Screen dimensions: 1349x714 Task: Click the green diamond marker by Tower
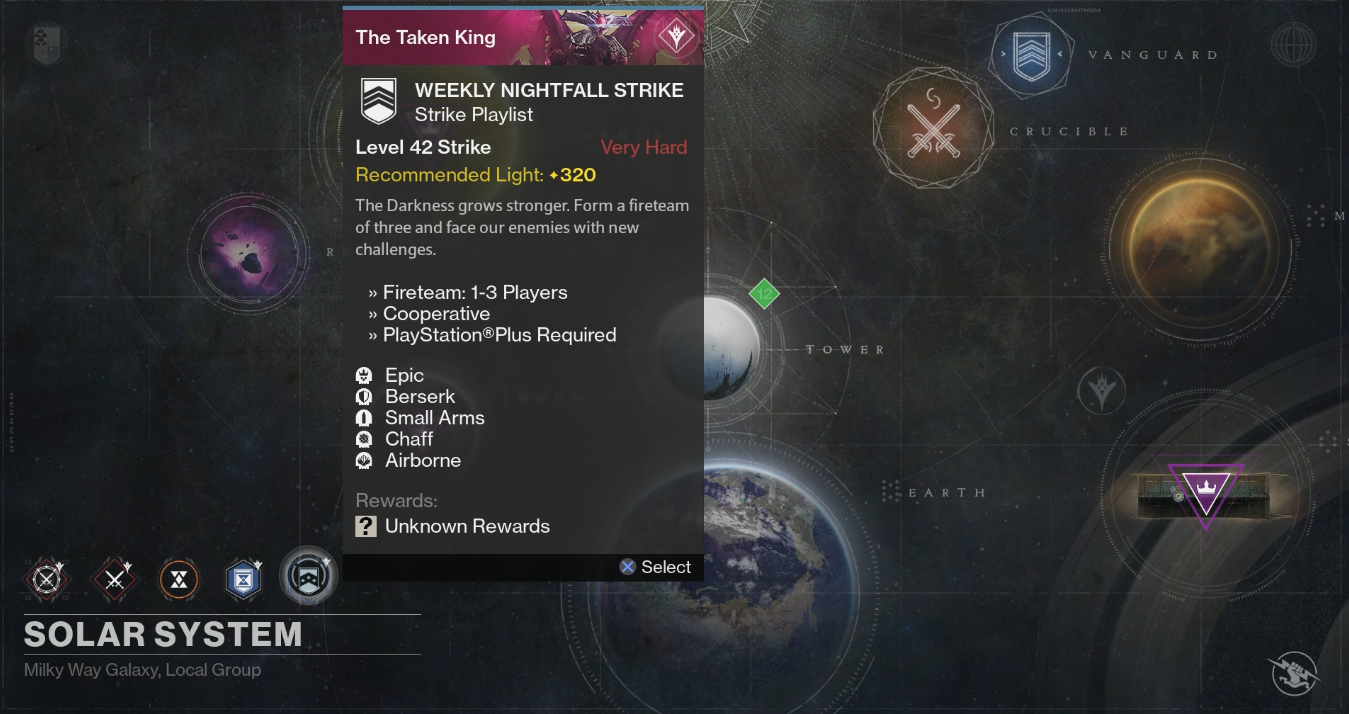coord(764,294)
